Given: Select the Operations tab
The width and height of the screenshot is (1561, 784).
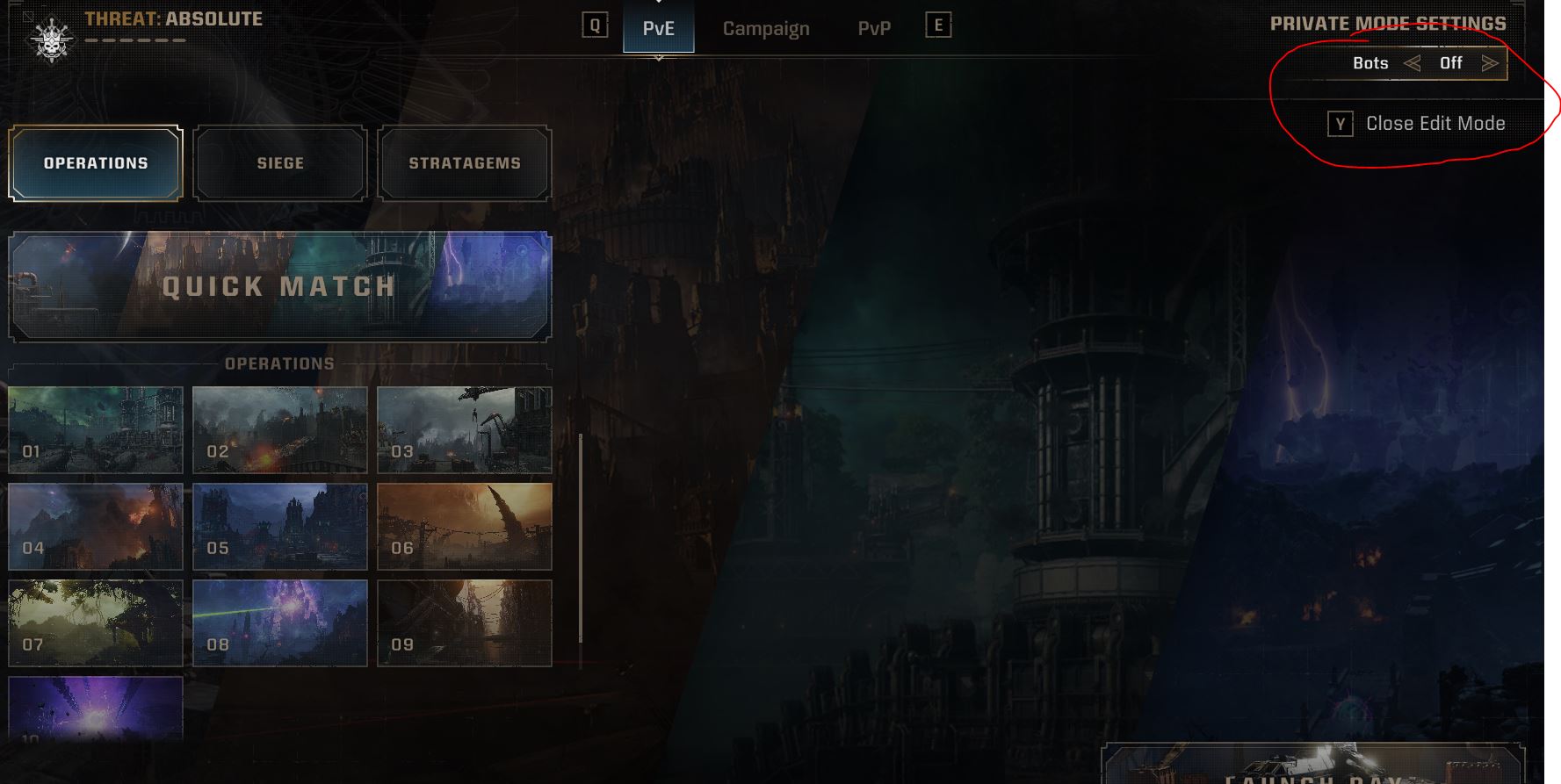Looking at the screenshot, I should (x=95, y=162).
